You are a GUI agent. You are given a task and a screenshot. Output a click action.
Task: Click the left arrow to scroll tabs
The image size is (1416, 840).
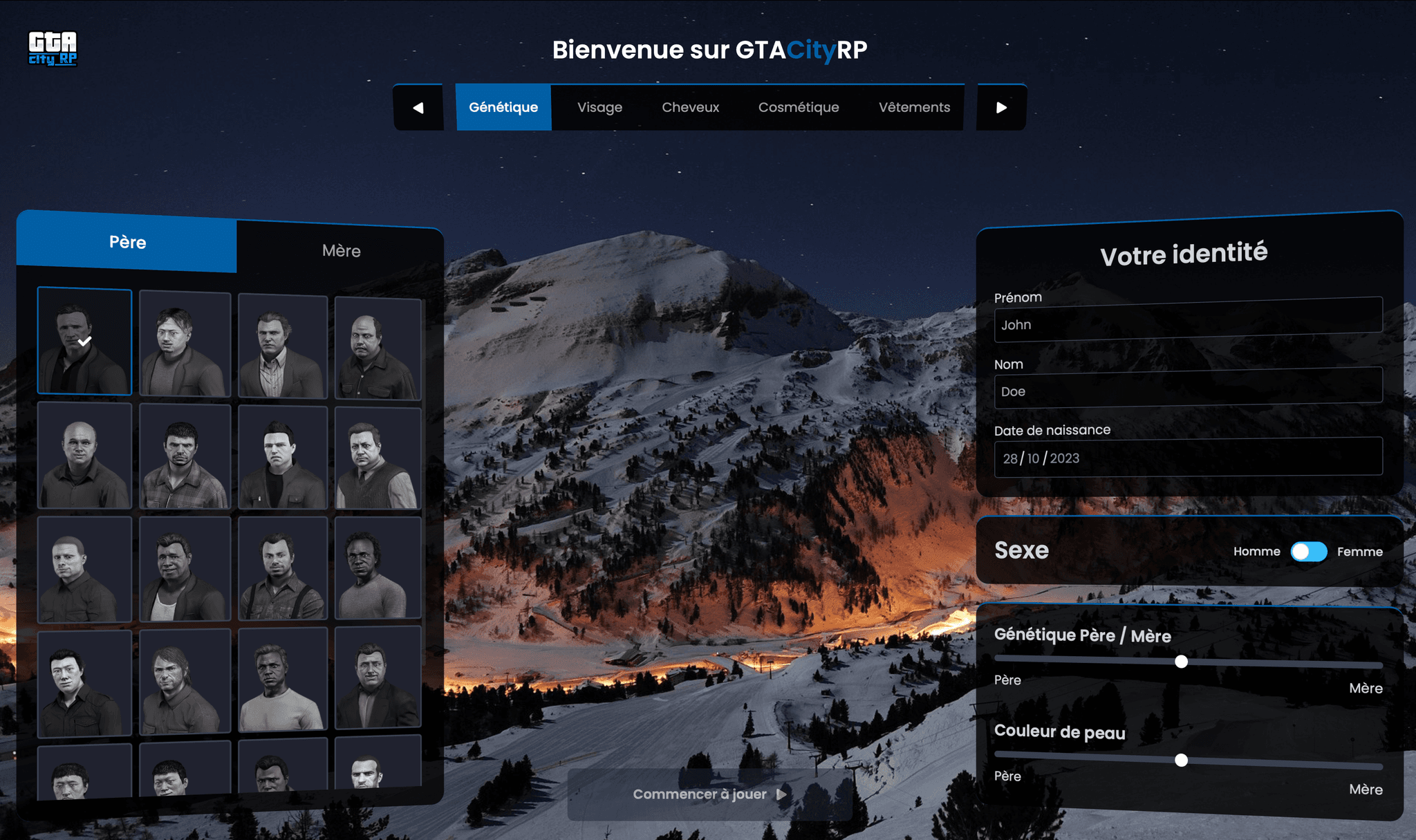point(418,107)
